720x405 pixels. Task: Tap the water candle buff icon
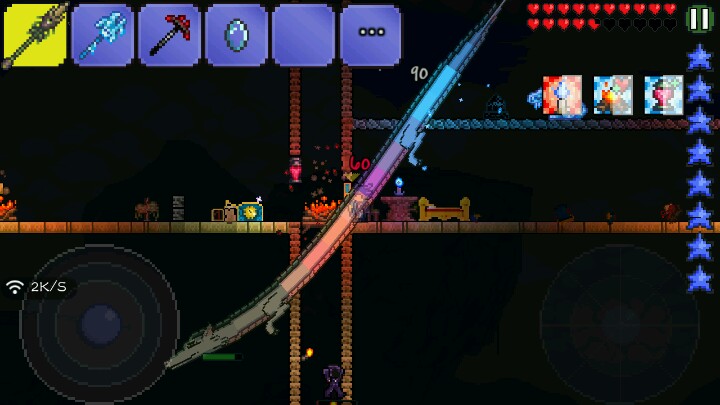[x=562, y=95]
